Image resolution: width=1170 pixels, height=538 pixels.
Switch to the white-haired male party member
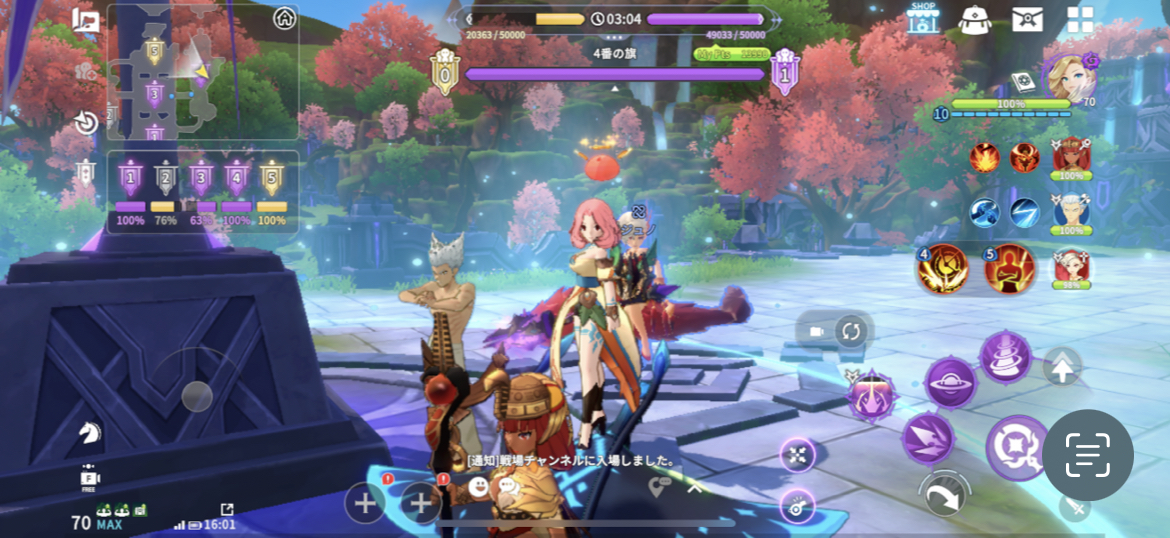[x=1071, y=213]
